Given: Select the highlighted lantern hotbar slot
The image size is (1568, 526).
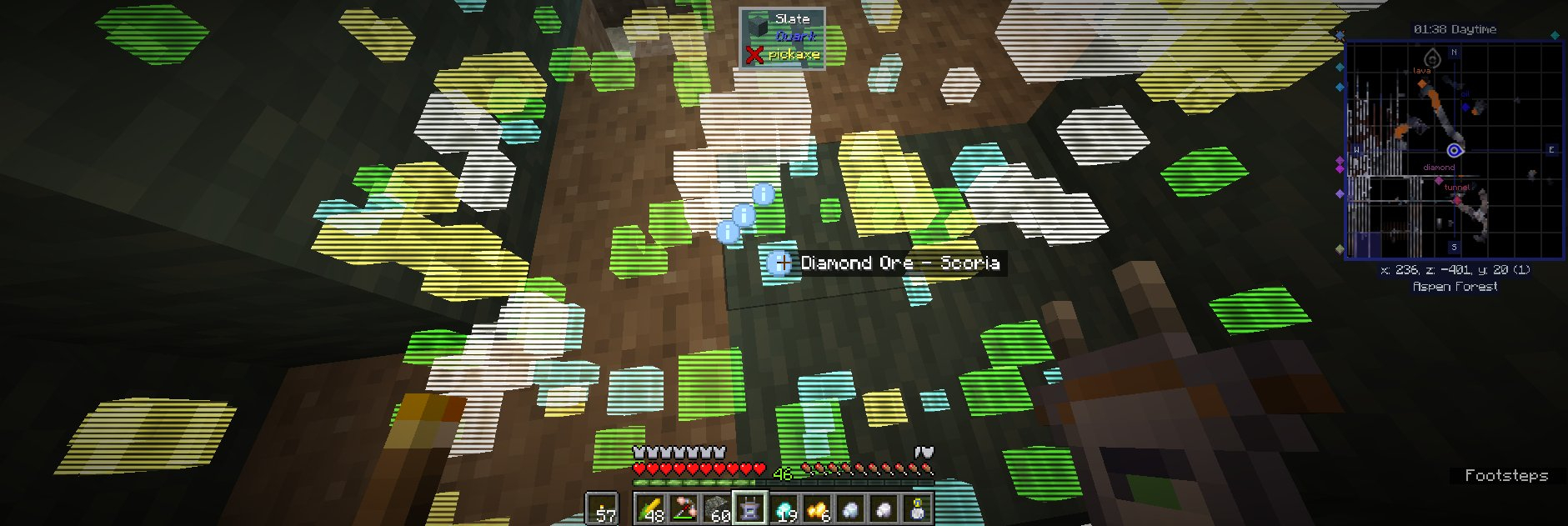Looking at the screenshot, I should pos(749,508).
